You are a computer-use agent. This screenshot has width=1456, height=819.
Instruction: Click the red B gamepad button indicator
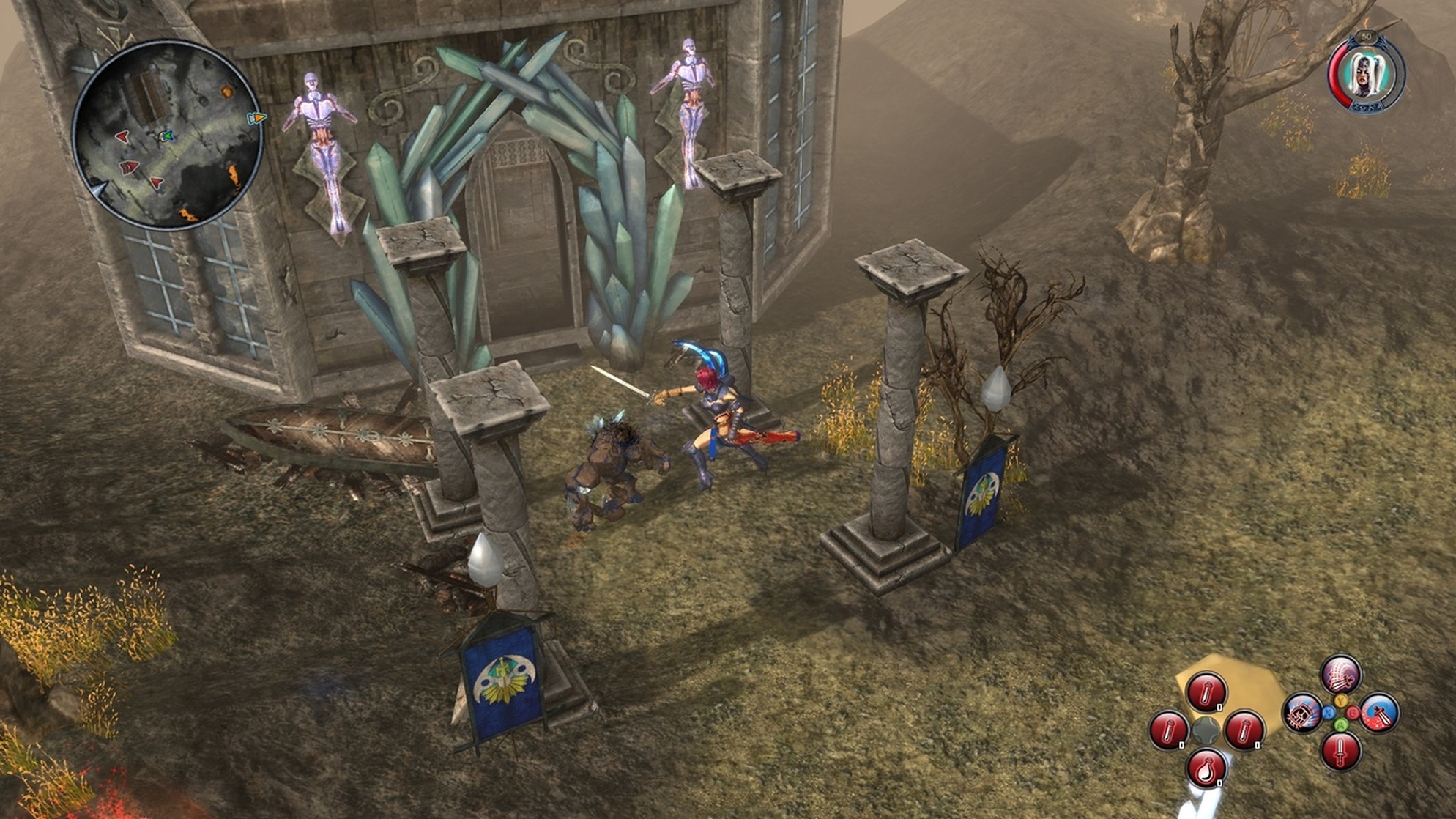point(1353,713)
